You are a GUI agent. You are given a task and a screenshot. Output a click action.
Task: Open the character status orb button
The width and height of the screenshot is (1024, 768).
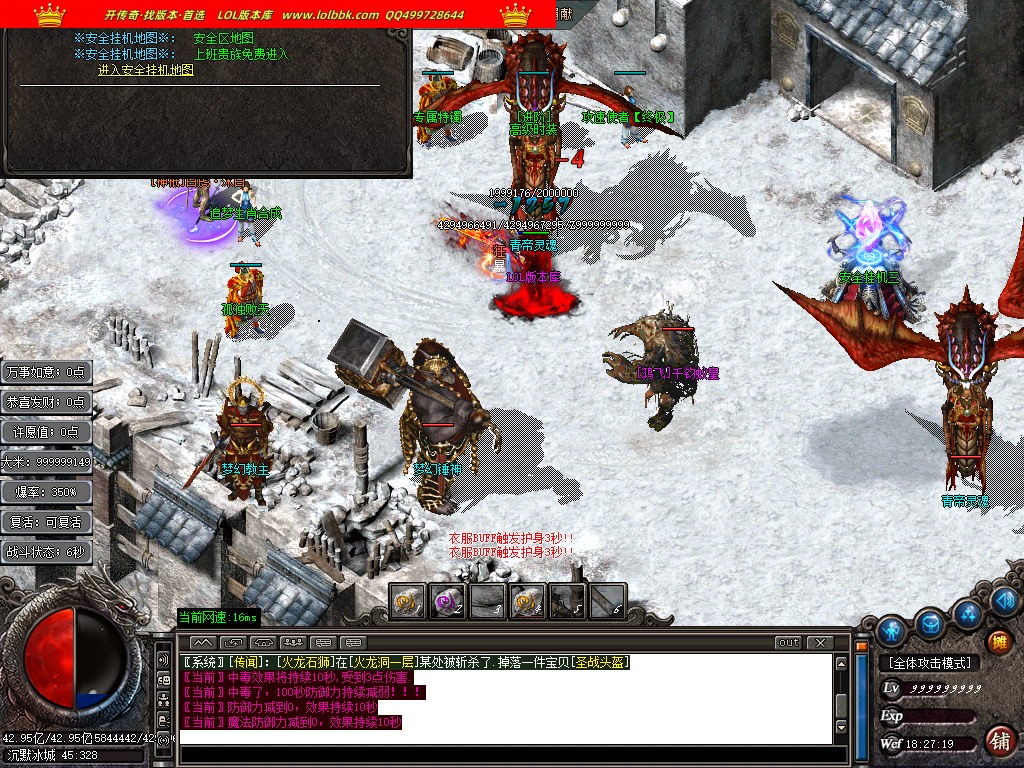pos(891,630)
